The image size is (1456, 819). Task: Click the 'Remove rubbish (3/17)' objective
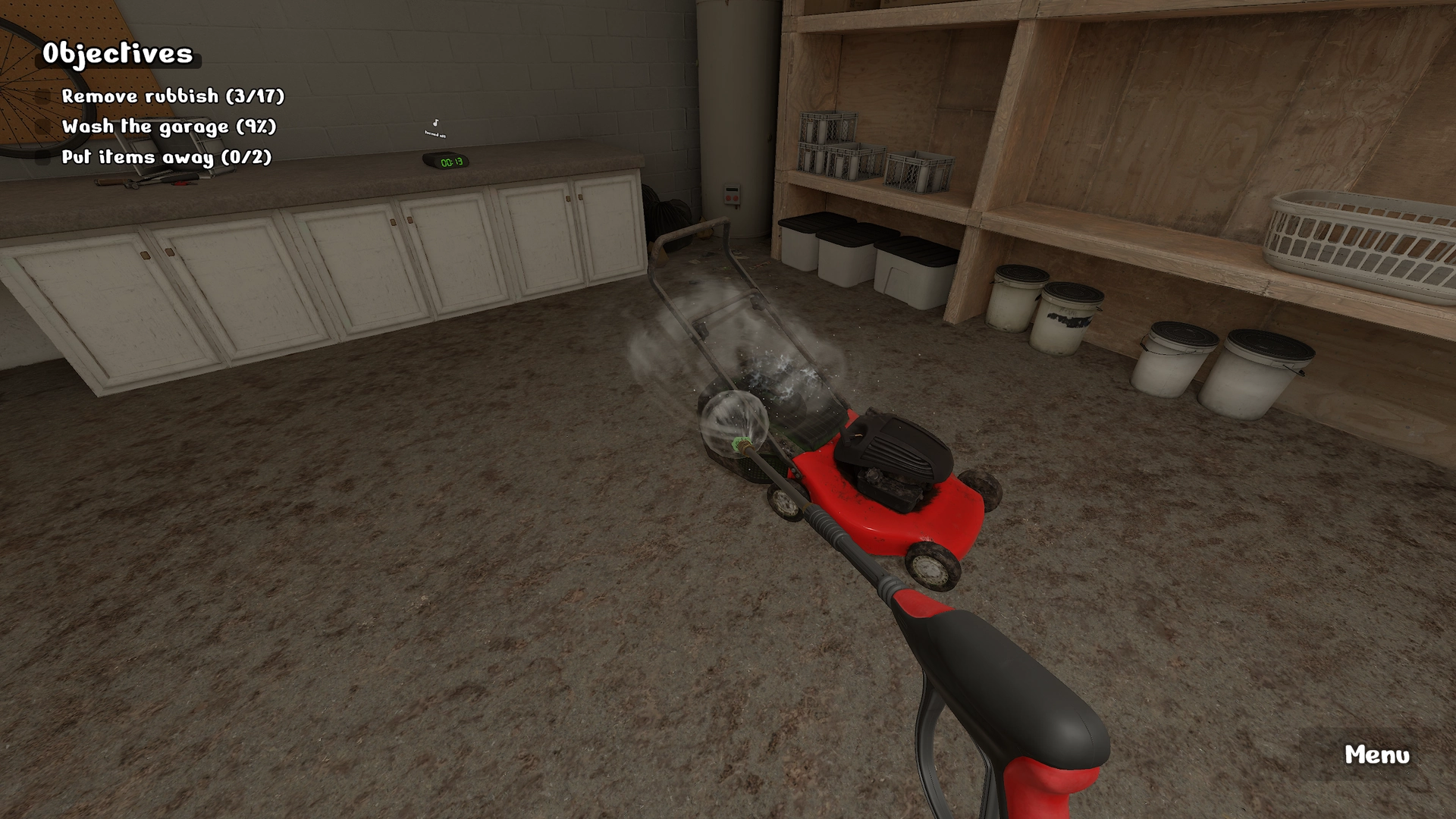[173, 96]
